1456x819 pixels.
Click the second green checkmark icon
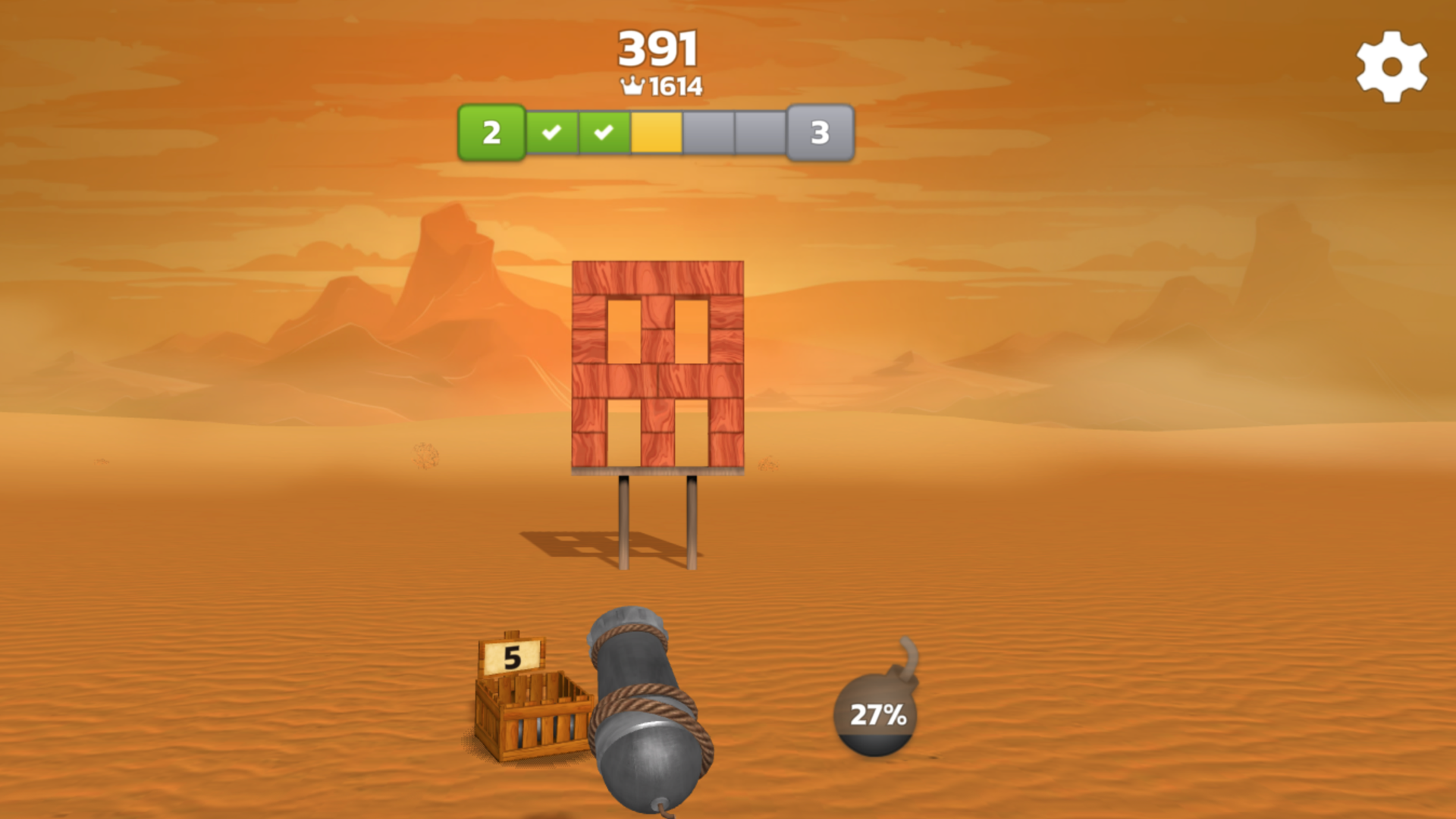604,133
